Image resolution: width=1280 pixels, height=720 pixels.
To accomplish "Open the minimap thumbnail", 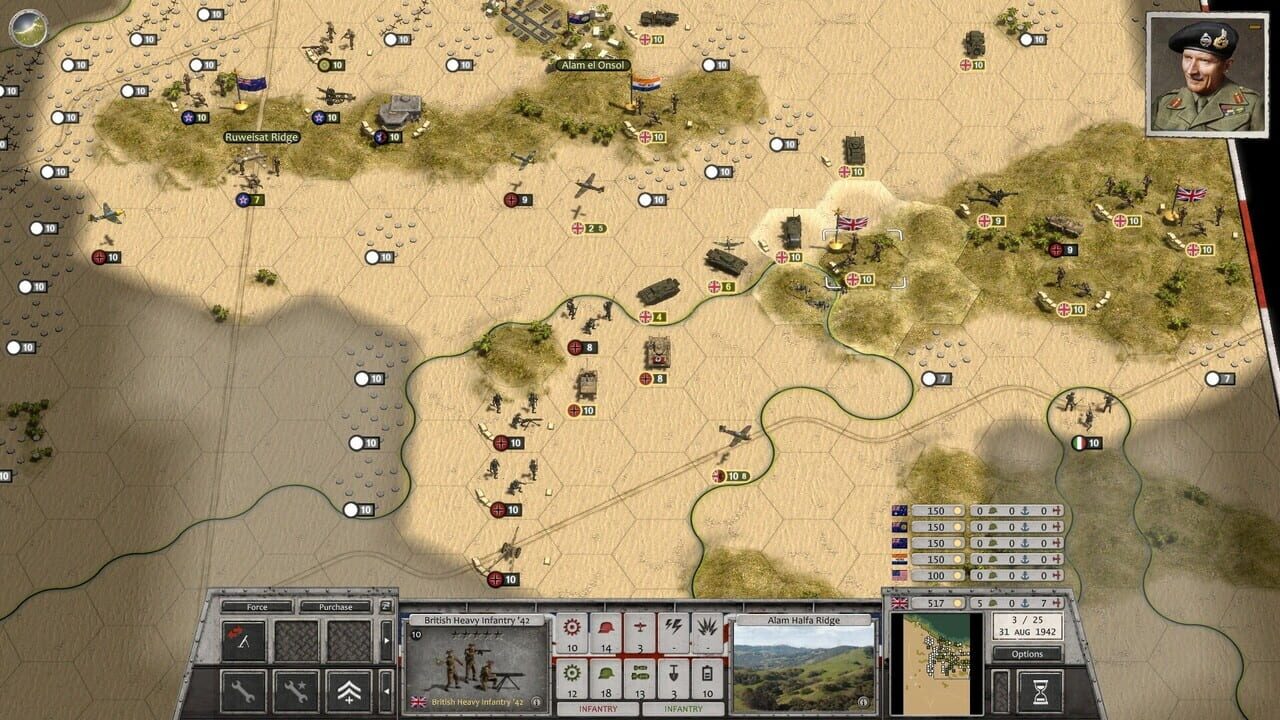I will point(937,664).
